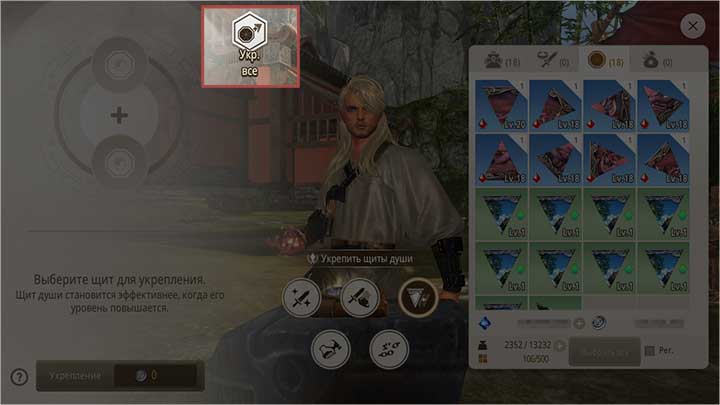The width and height of the screenshot is (720, 405).
Task: Close the soul shield window
Action: [x=691, y=26]
